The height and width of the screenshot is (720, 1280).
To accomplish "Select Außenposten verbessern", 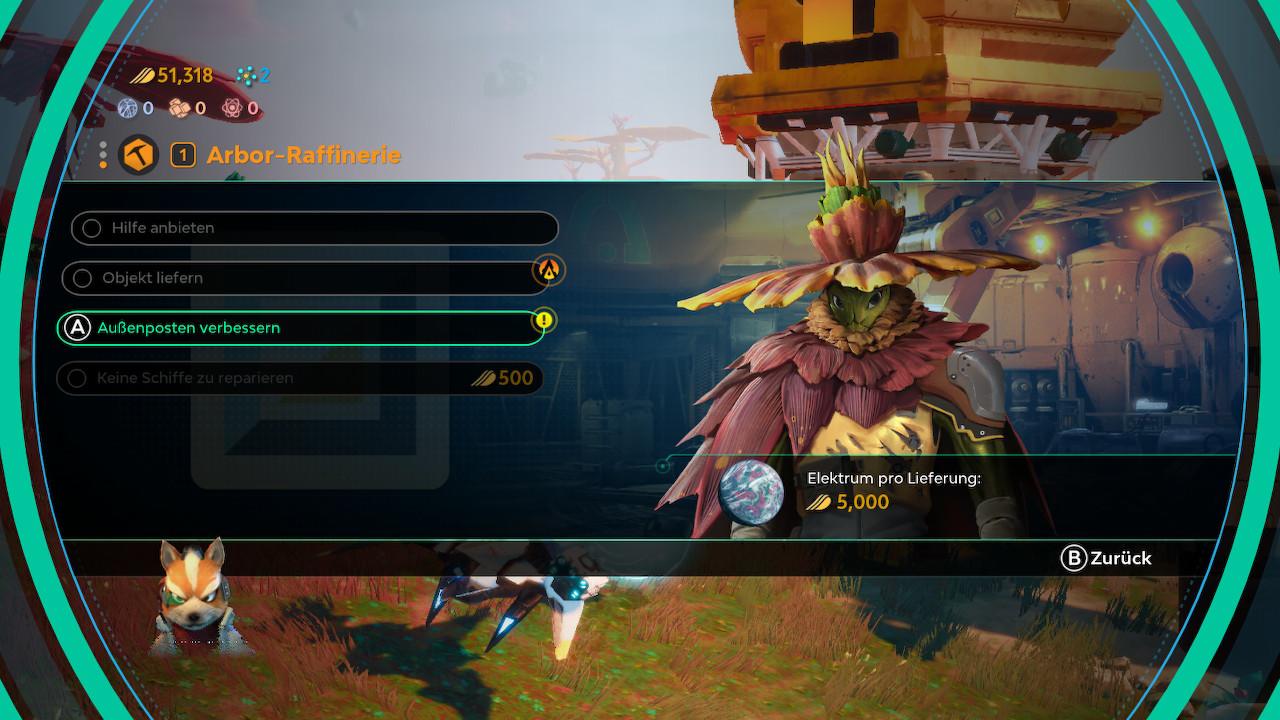I will (301, 328).
